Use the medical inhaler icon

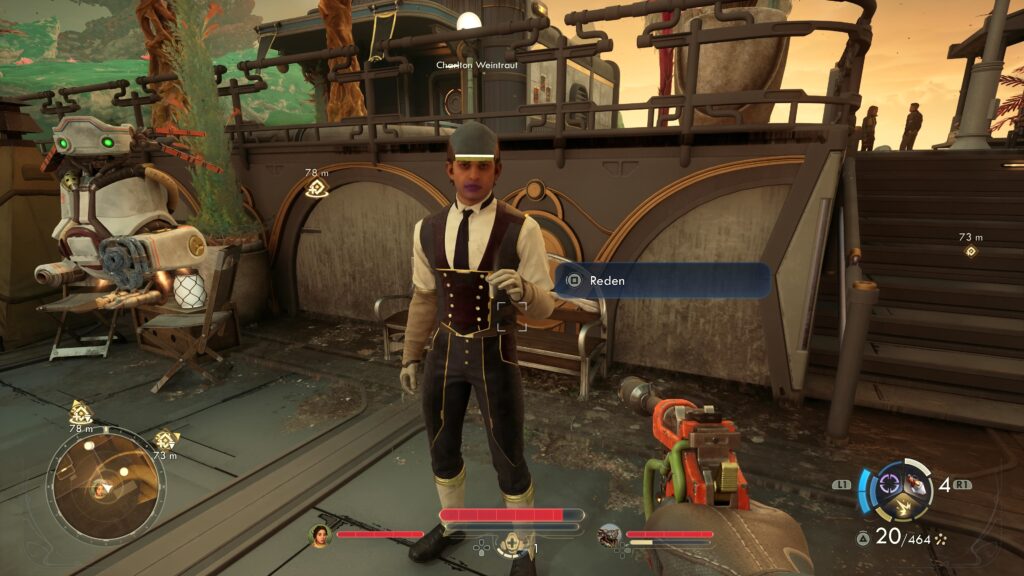coord(513,544)
